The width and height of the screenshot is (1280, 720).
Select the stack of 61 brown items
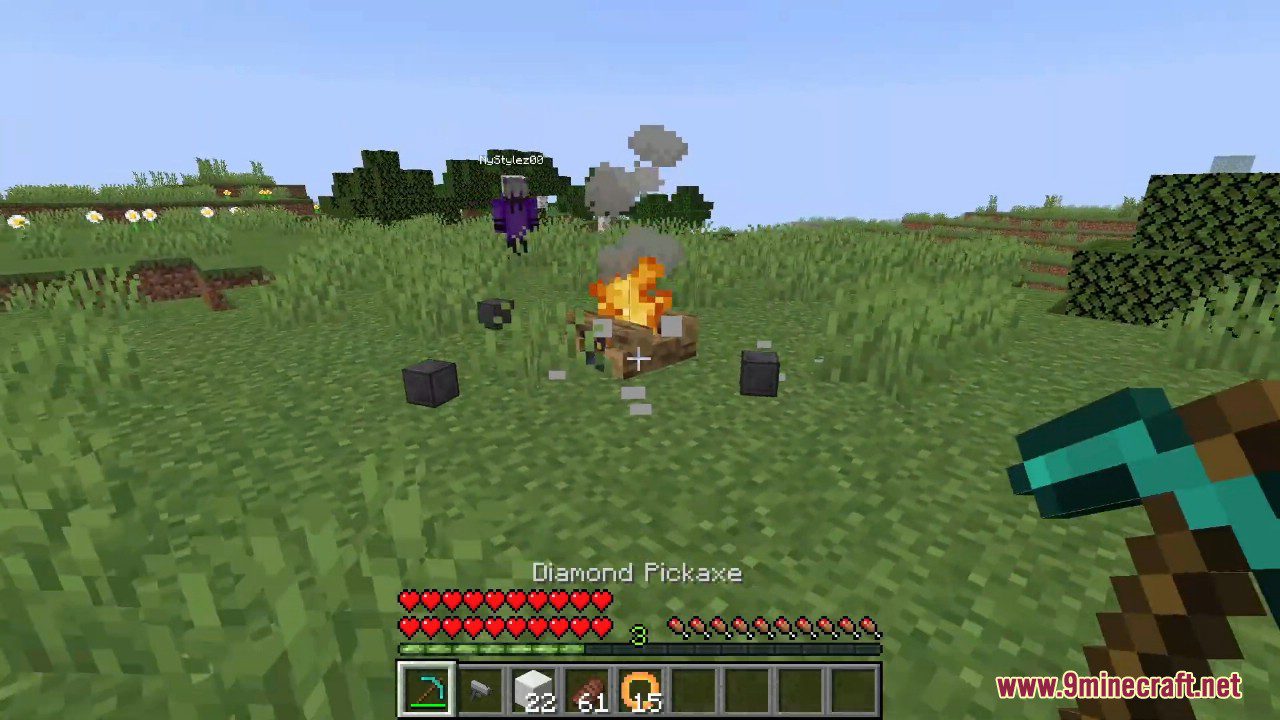[x=588, y=690]
